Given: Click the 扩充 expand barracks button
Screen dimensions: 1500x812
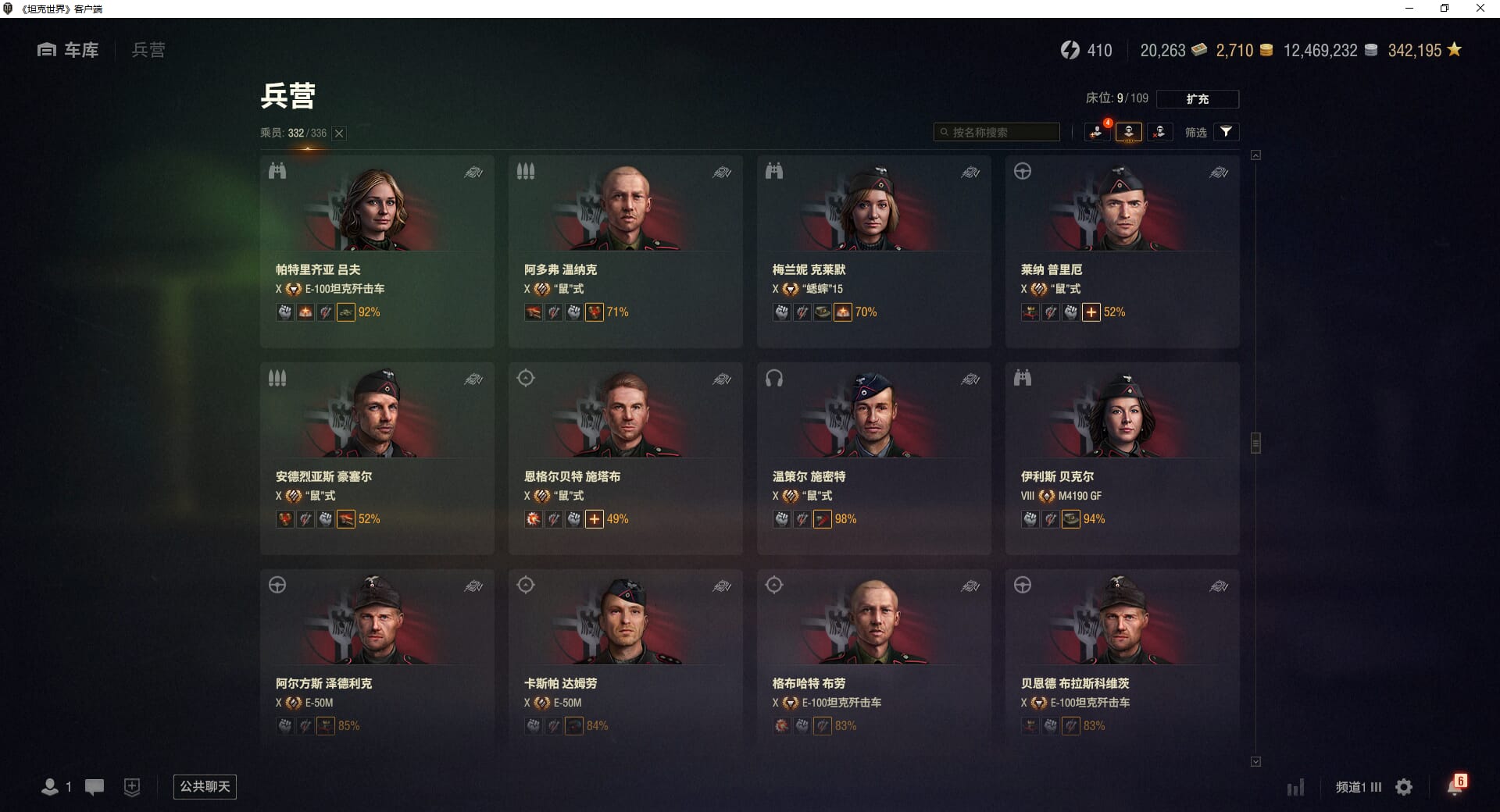Looking at the screenshot, I should [1197, 99].
